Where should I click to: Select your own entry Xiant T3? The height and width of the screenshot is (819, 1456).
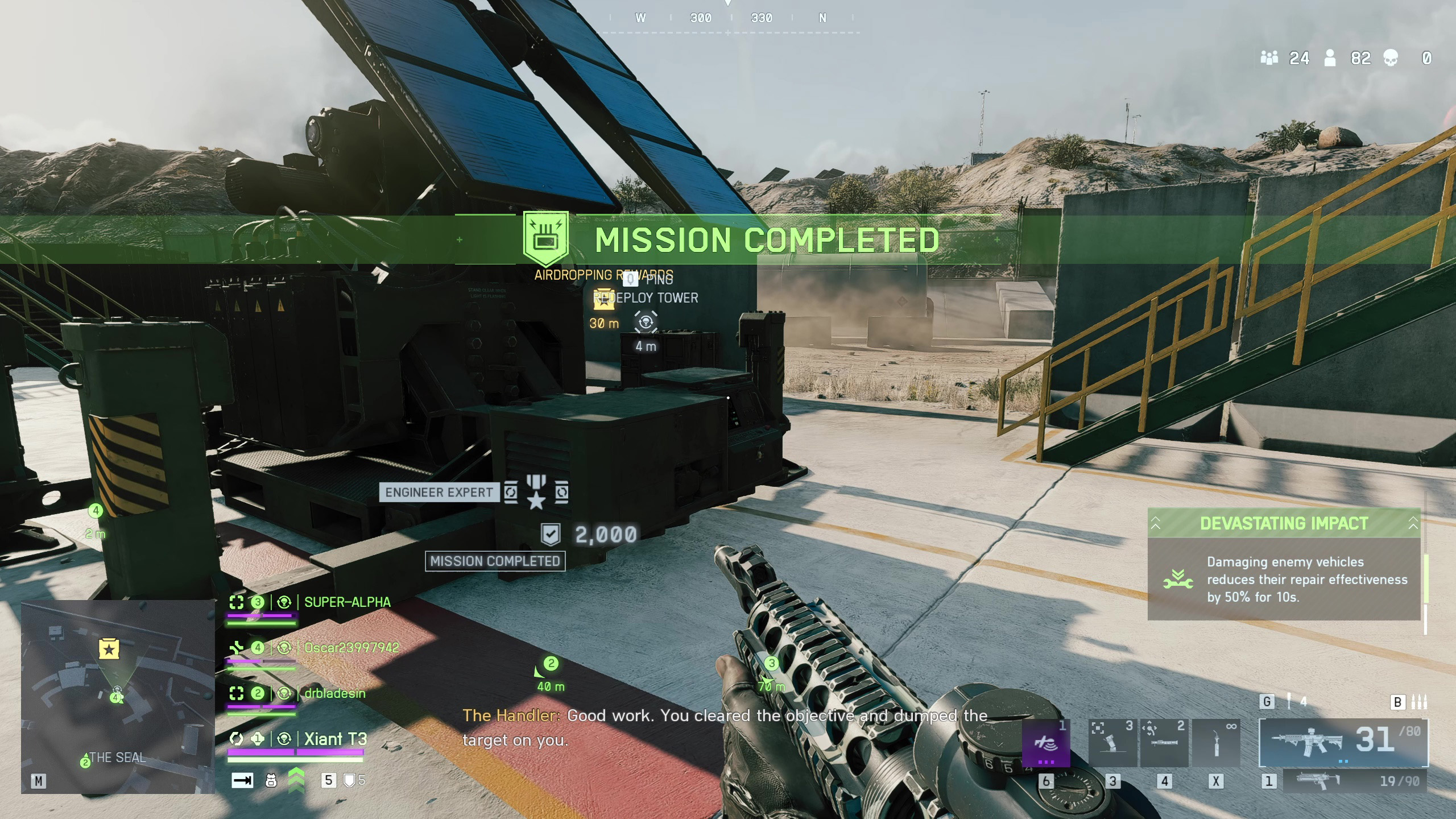tap(335, 739)
